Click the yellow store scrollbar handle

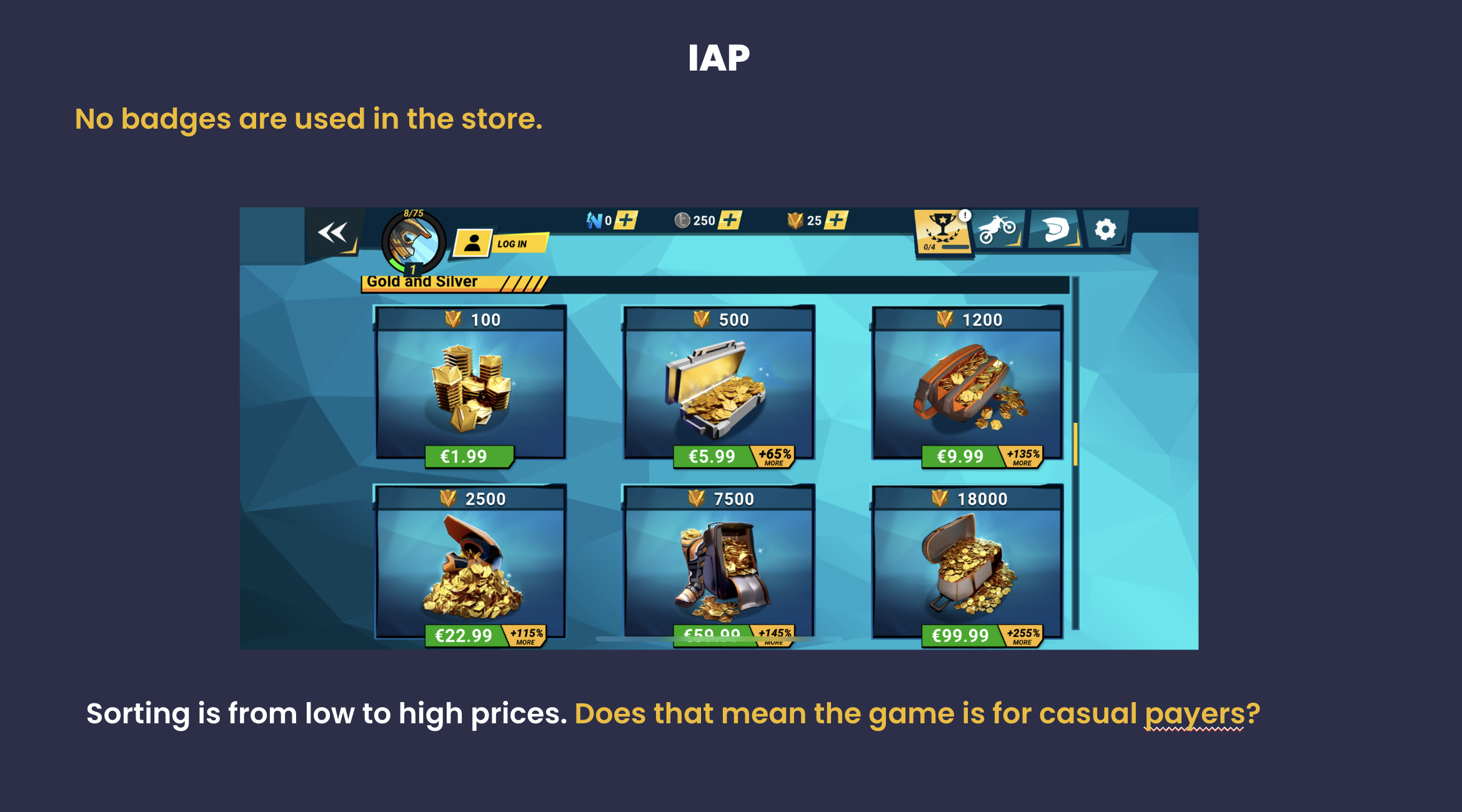(x=1075, y=444)
